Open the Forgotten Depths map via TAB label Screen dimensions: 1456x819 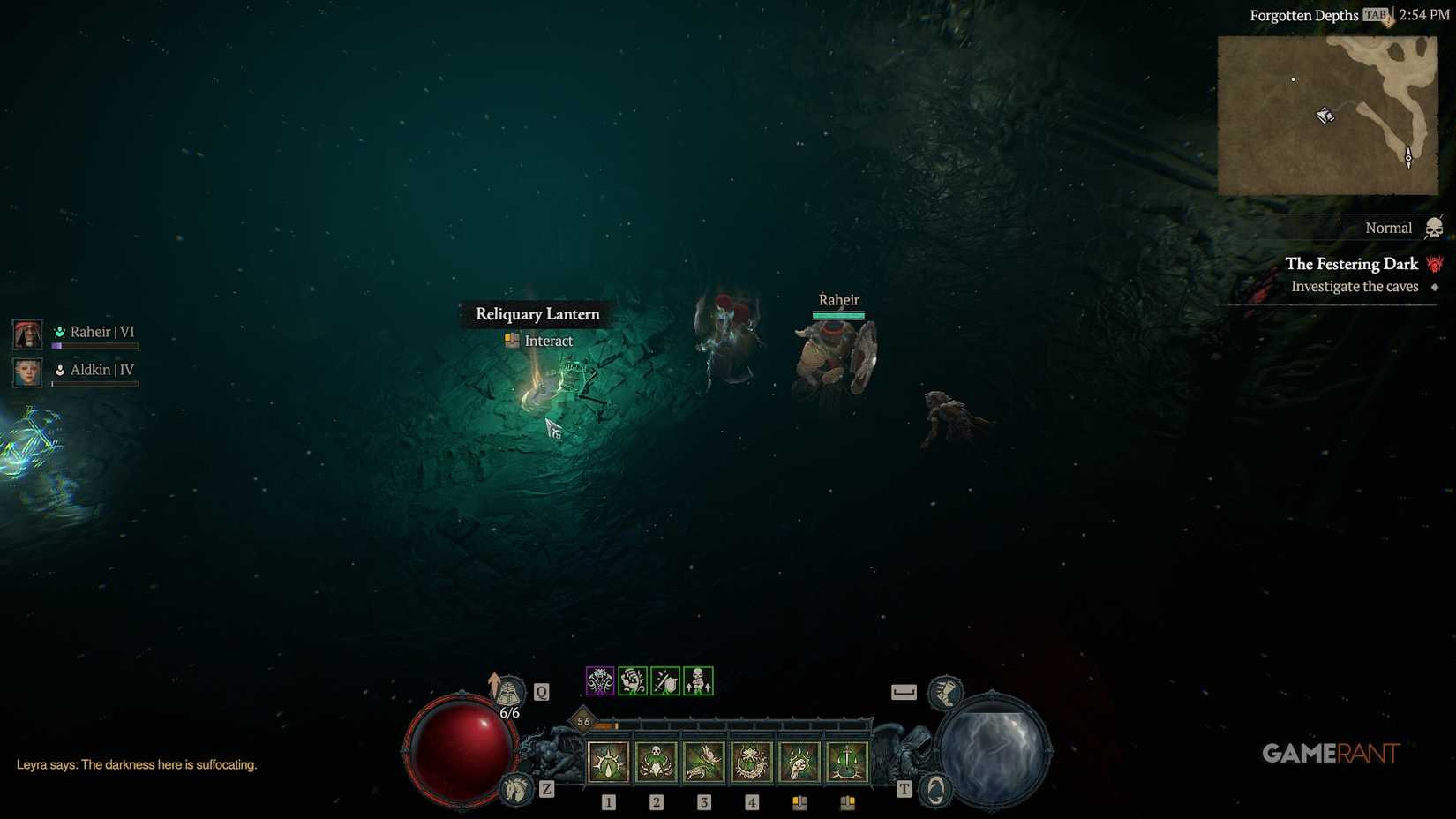1374,15
